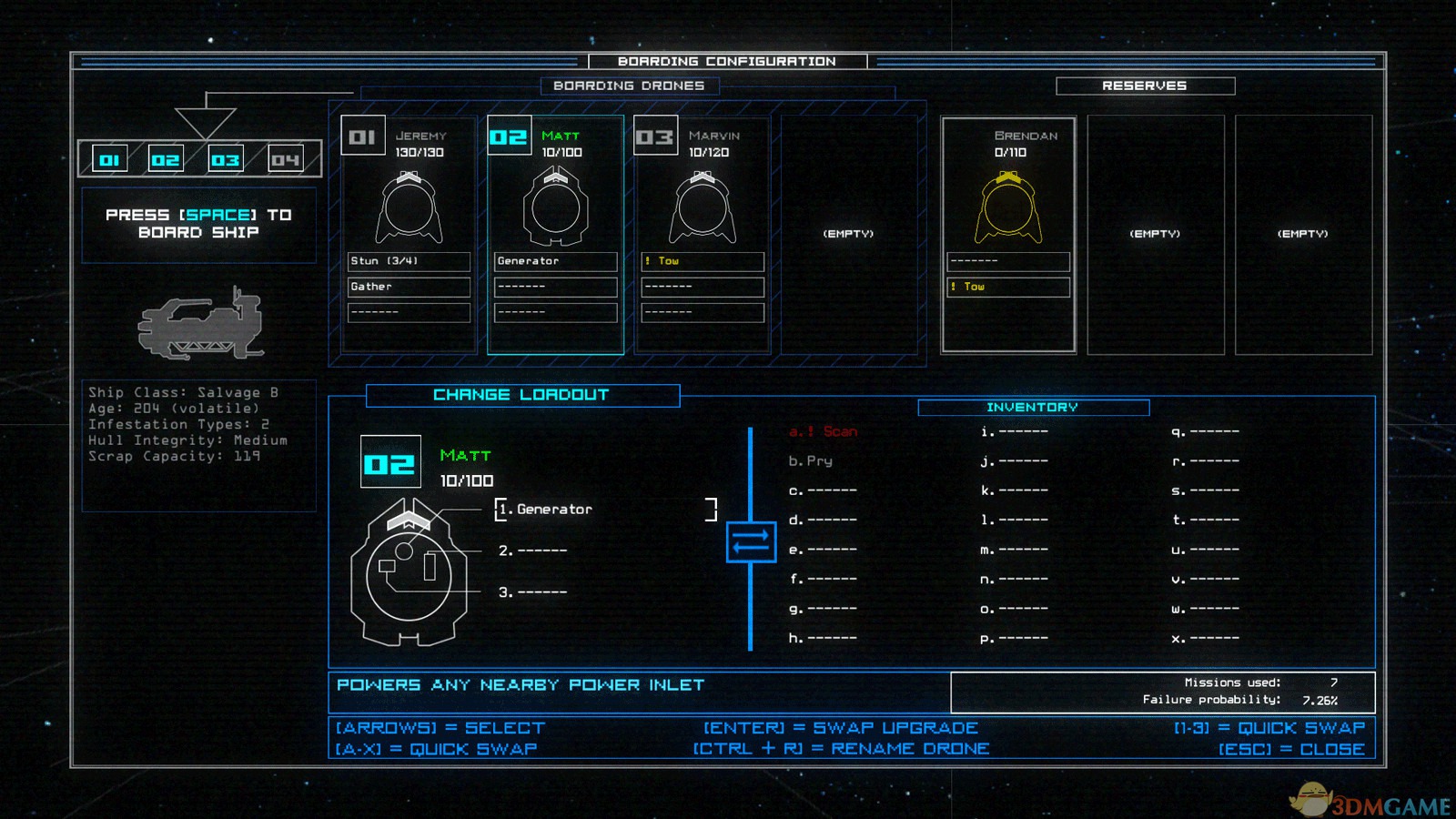Select the 01 drone order tab
Screen dimensions: 1456x819
tap(110, 160)
